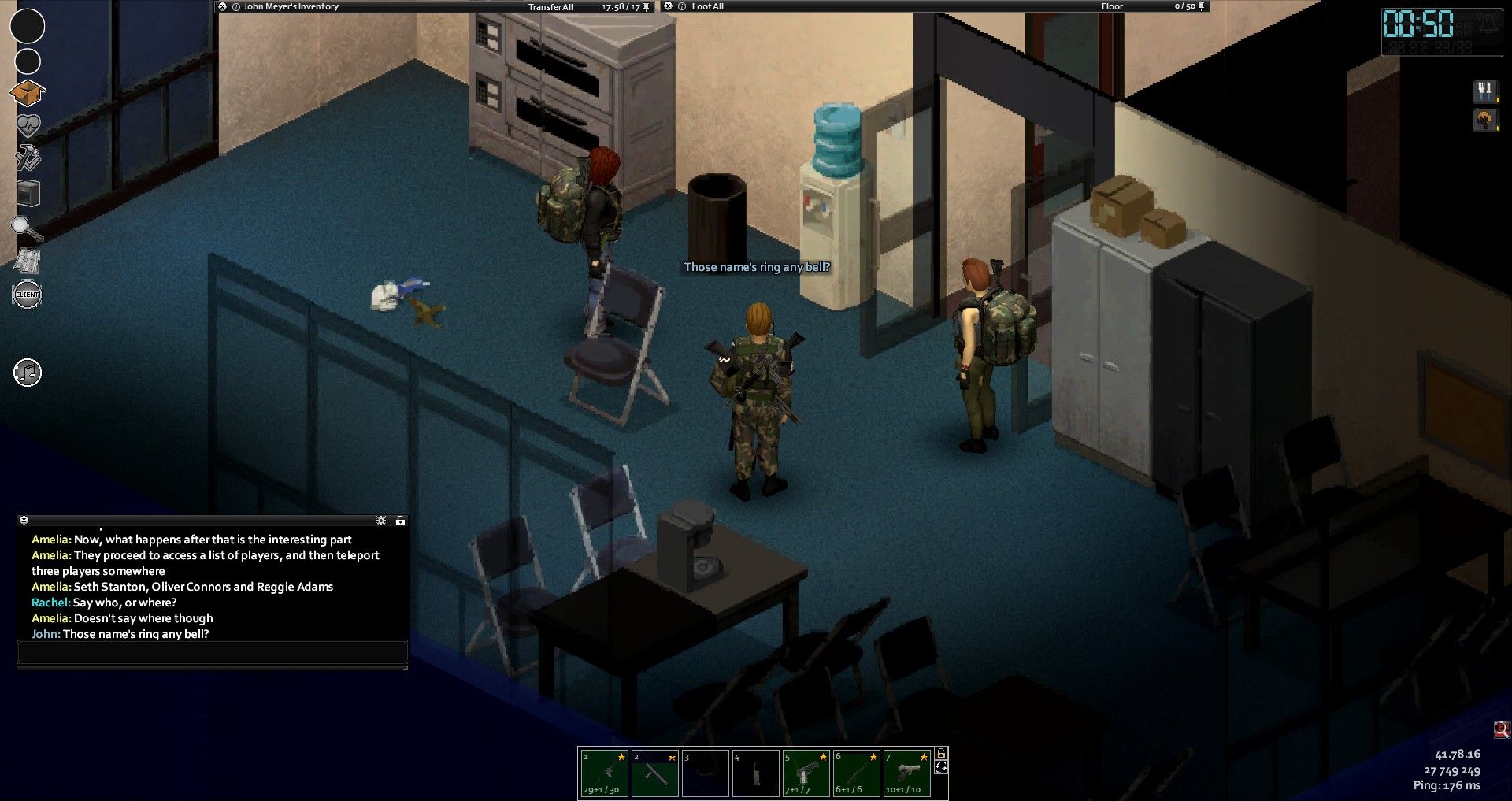Select the nightstick in hotbar slot 2

click(x=654, y=773)
